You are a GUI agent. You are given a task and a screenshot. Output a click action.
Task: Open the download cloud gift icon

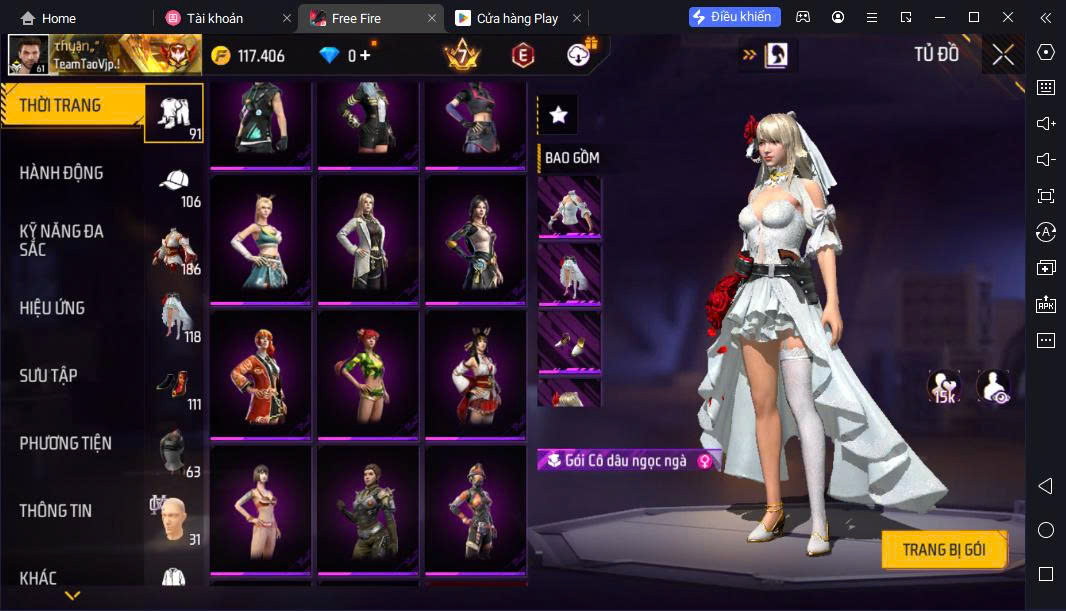coord(580,55)
